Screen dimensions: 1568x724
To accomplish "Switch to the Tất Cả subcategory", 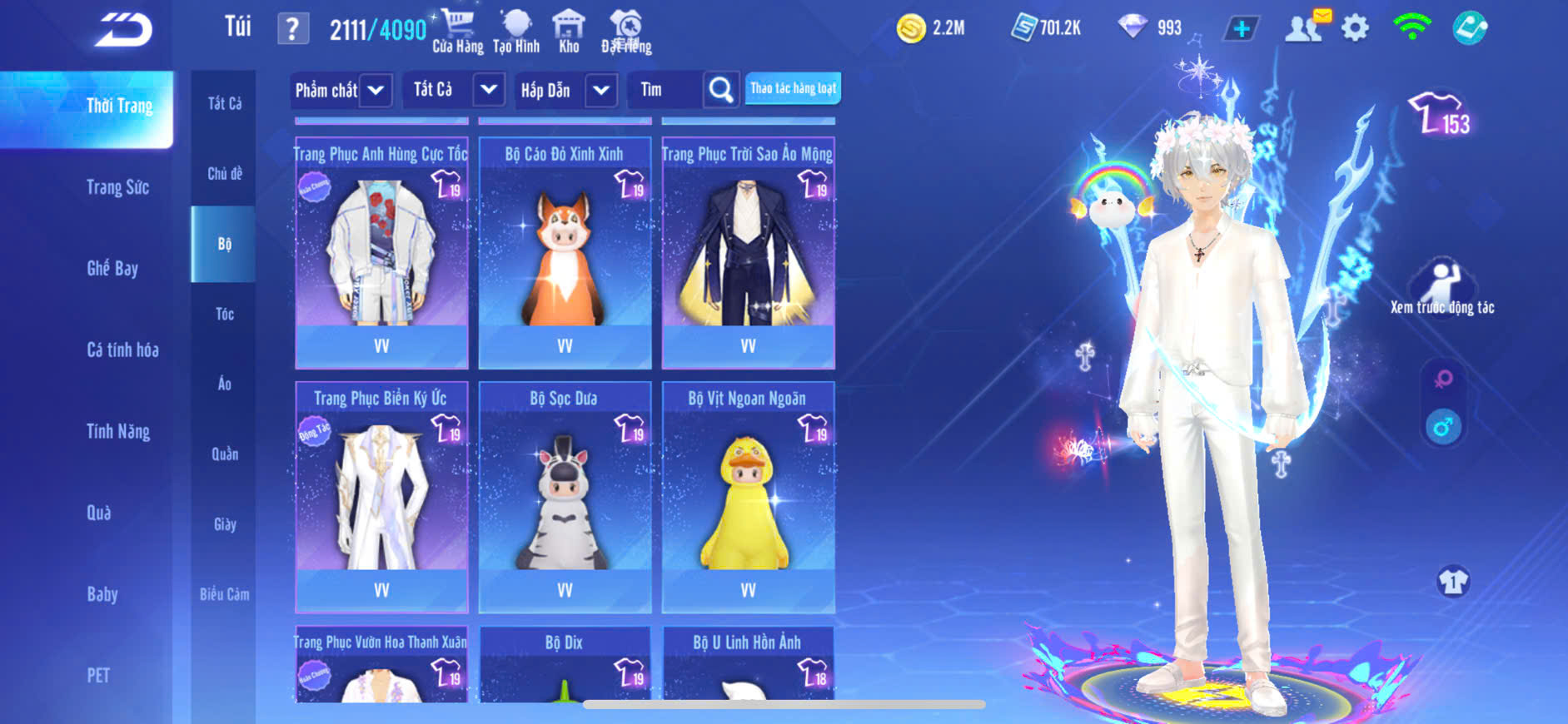I will coord(225,103).
